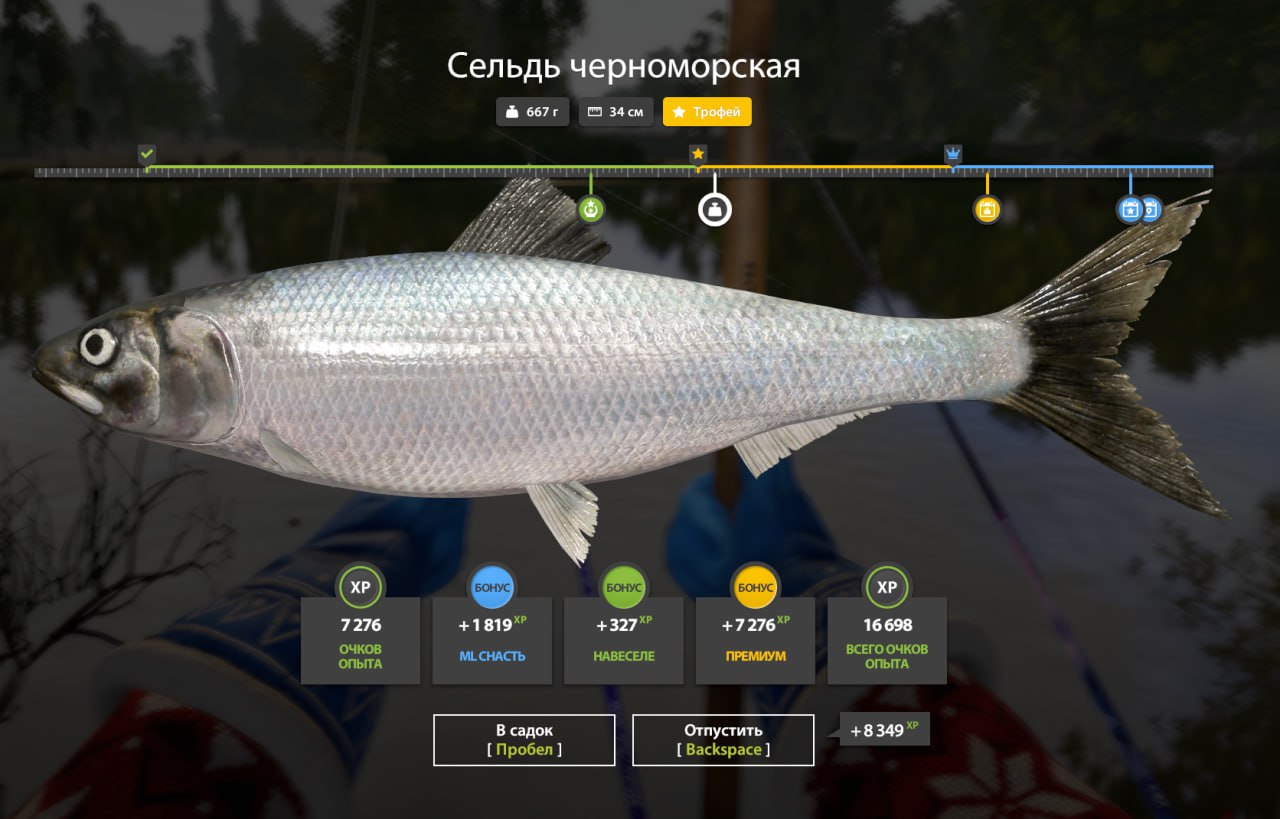
Task: Select the green БОНУС badge for Навеселе
Action: [x=624, y=587]
